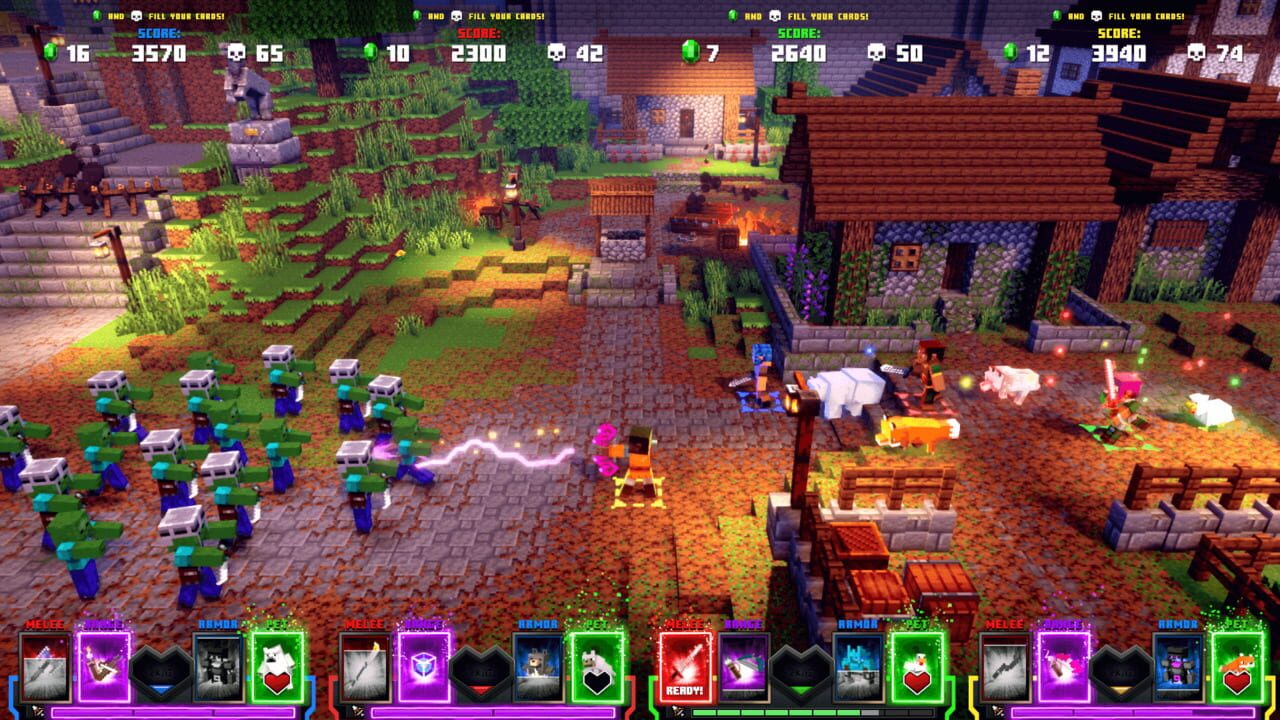
Task: Choose the chicken pet card
Action: (915, 668)
